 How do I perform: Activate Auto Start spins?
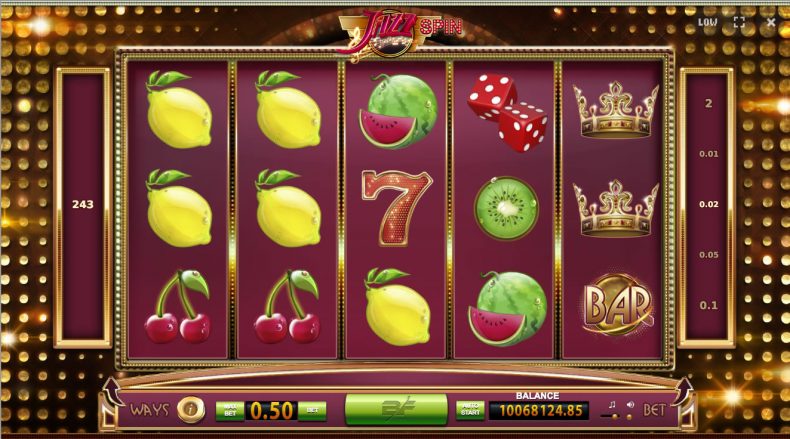tap(470, 409)
